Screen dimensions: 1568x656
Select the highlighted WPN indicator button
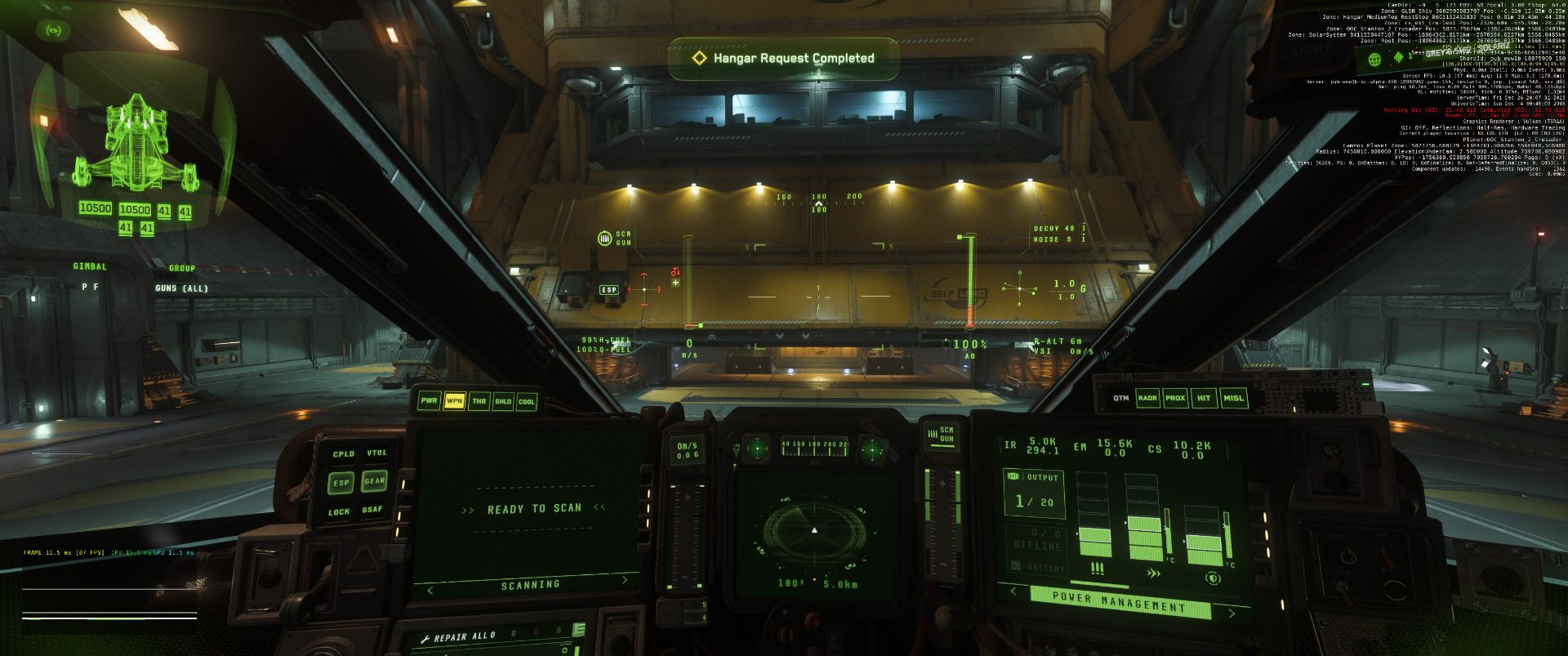click(454, 400)
